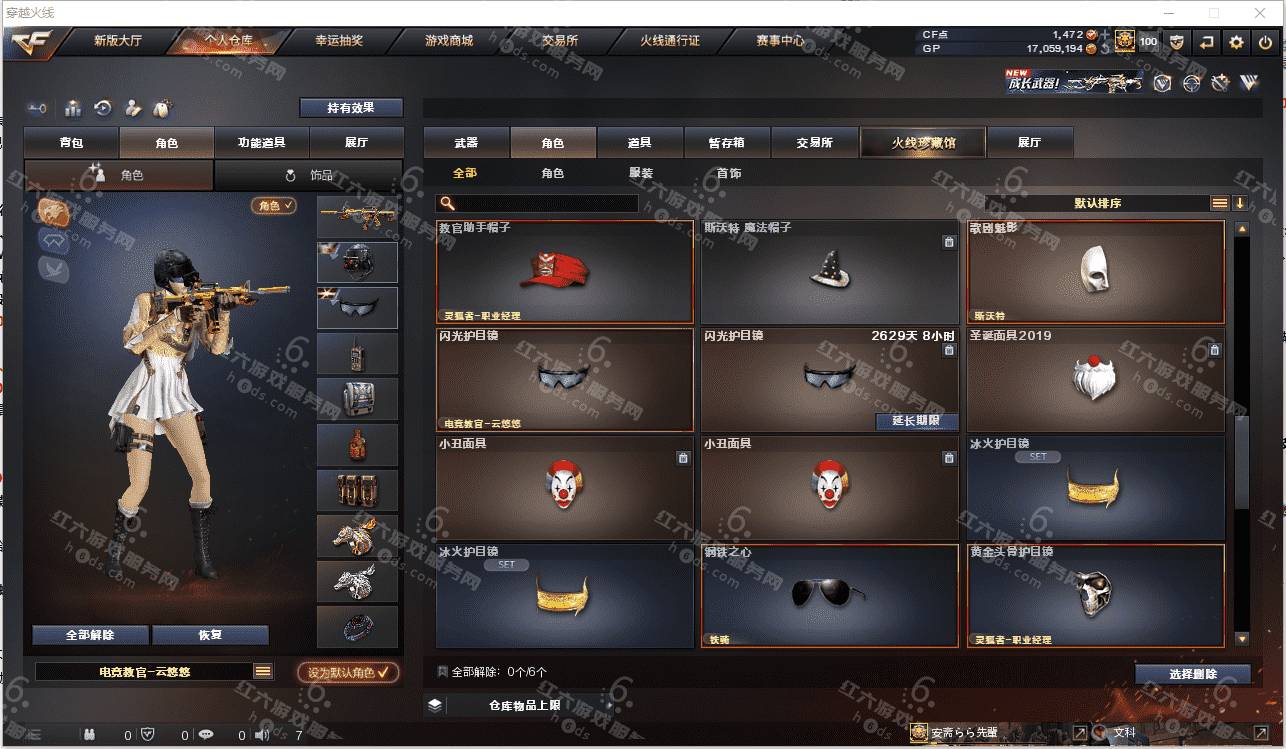
Task: Set as default character with 设为默认角色
Action: [348, 673]
